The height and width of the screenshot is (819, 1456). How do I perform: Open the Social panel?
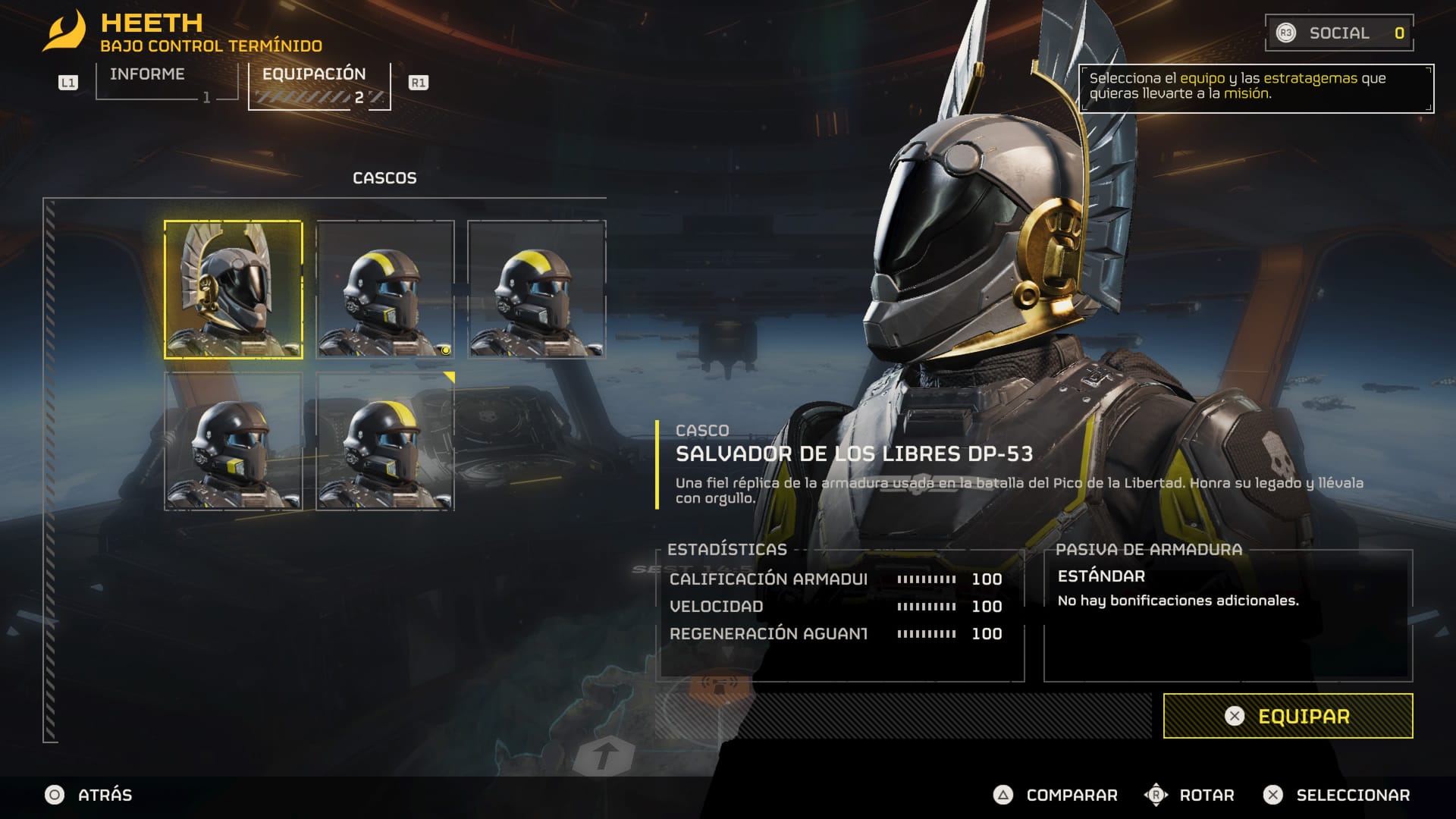pyautogui.click(x=1338, y=33)
